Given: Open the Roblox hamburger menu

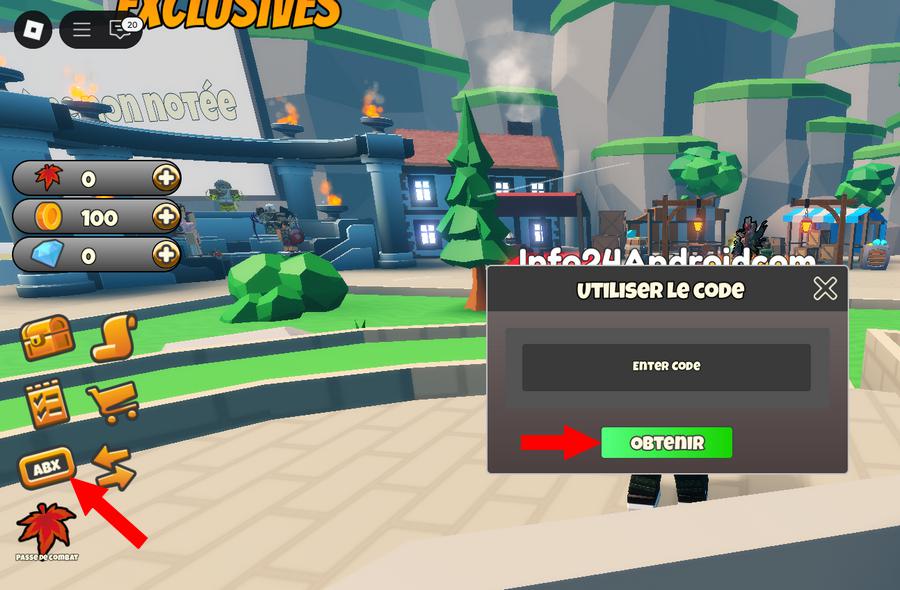Looking at the screenshot, I should [82, 30].
